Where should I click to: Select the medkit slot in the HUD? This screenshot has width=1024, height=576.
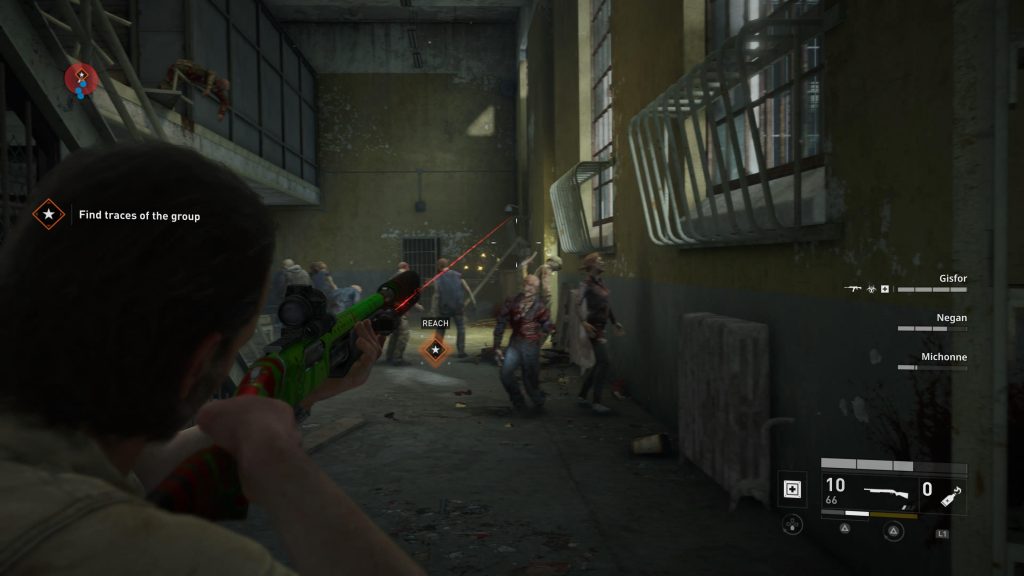point(791,490)
